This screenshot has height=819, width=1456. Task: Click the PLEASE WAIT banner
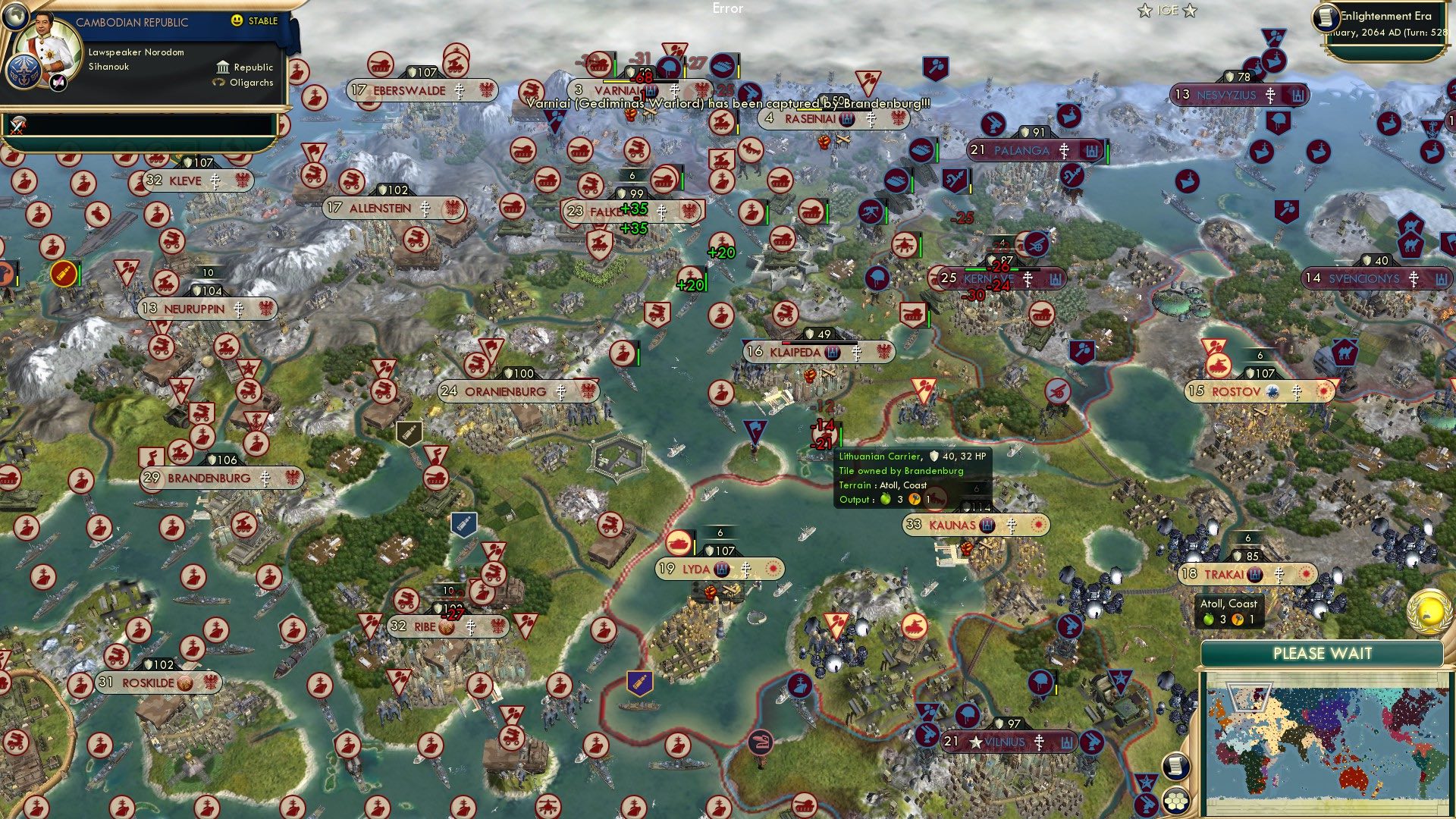point(1323,652)
